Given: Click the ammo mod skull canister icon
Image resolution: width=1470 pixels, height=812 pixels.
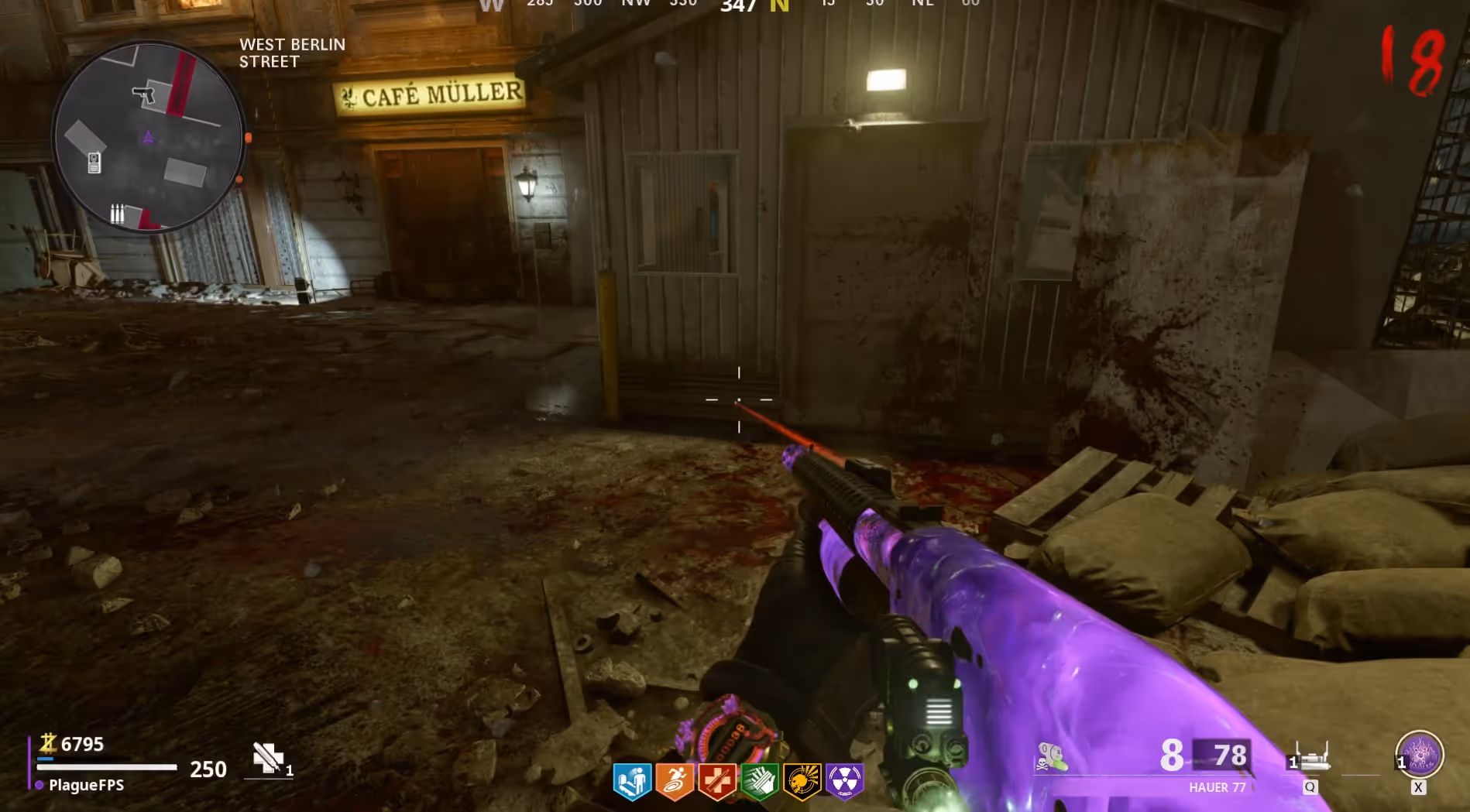Looking at the screenshot, I should [x=1051, y=756].
